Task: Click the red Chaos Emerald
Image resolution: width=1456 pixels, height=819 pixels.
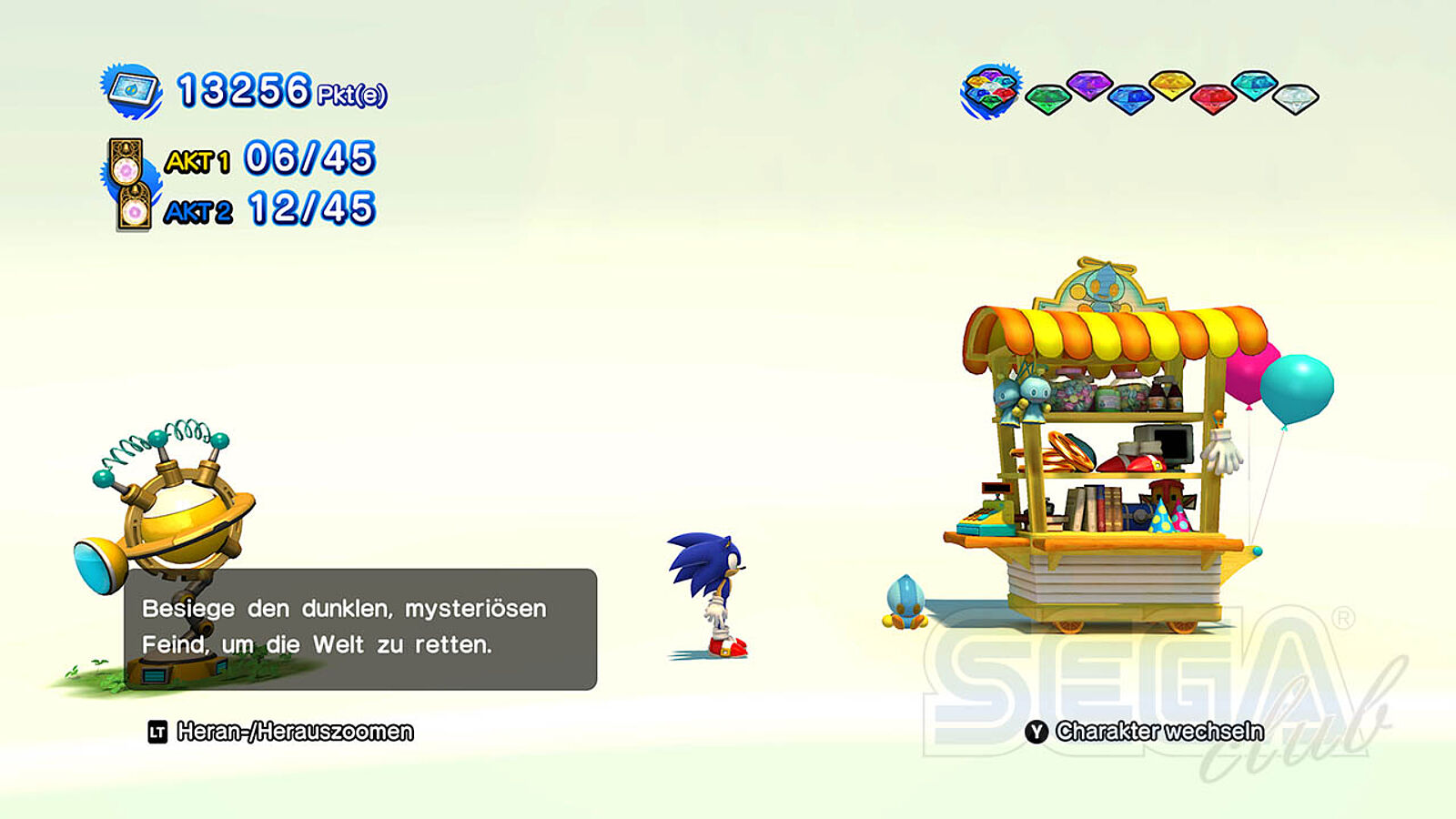Action: 1213,98
